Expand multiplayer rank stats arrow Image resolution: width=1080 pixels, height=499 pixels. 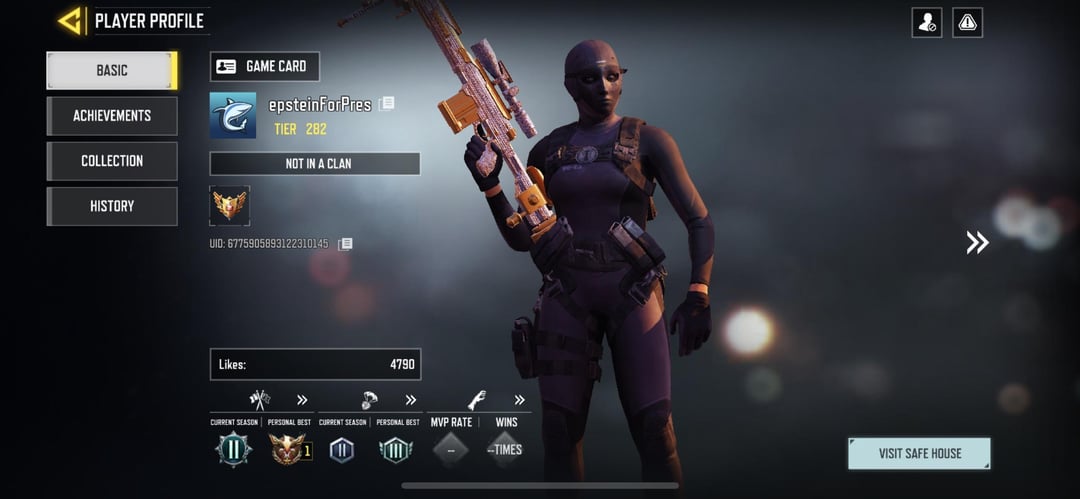click(302, 400)
